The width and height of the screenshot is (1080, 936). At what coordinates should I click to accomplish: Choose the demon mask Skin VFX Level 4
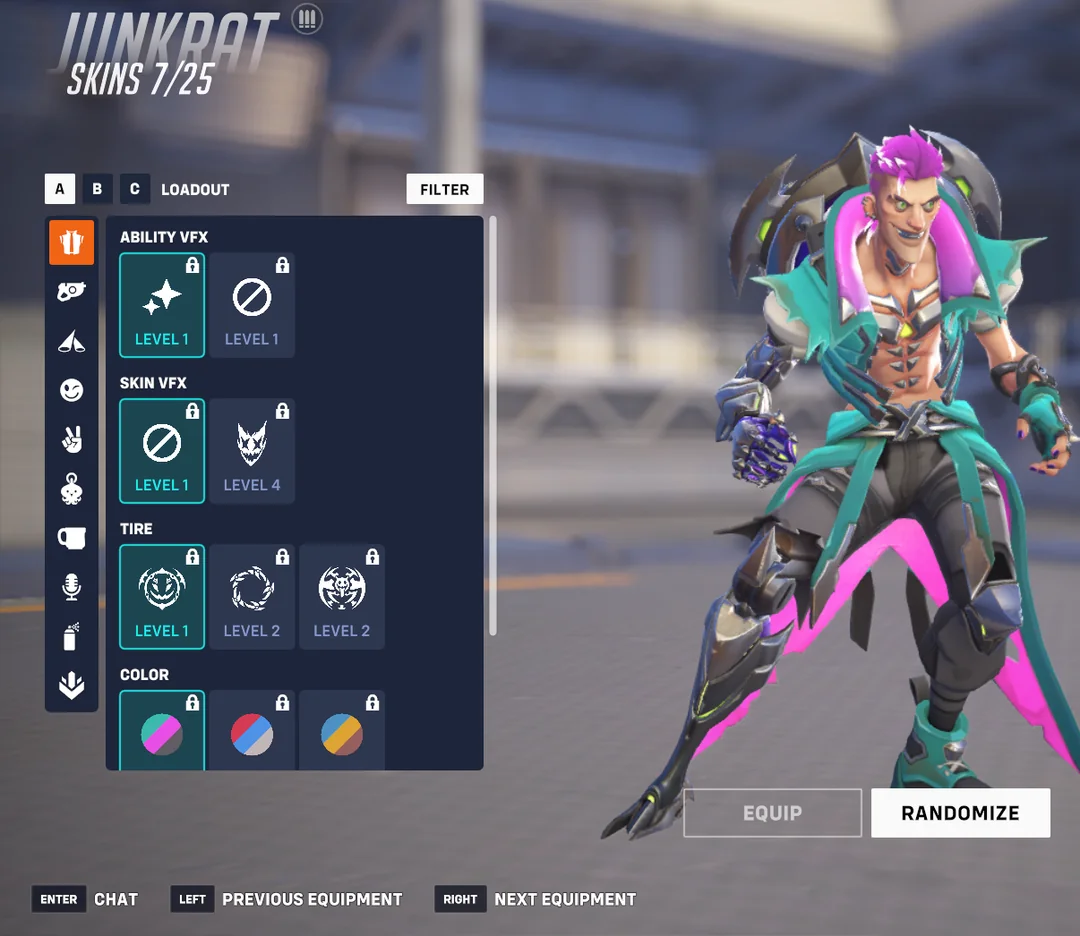coord(252,450)
